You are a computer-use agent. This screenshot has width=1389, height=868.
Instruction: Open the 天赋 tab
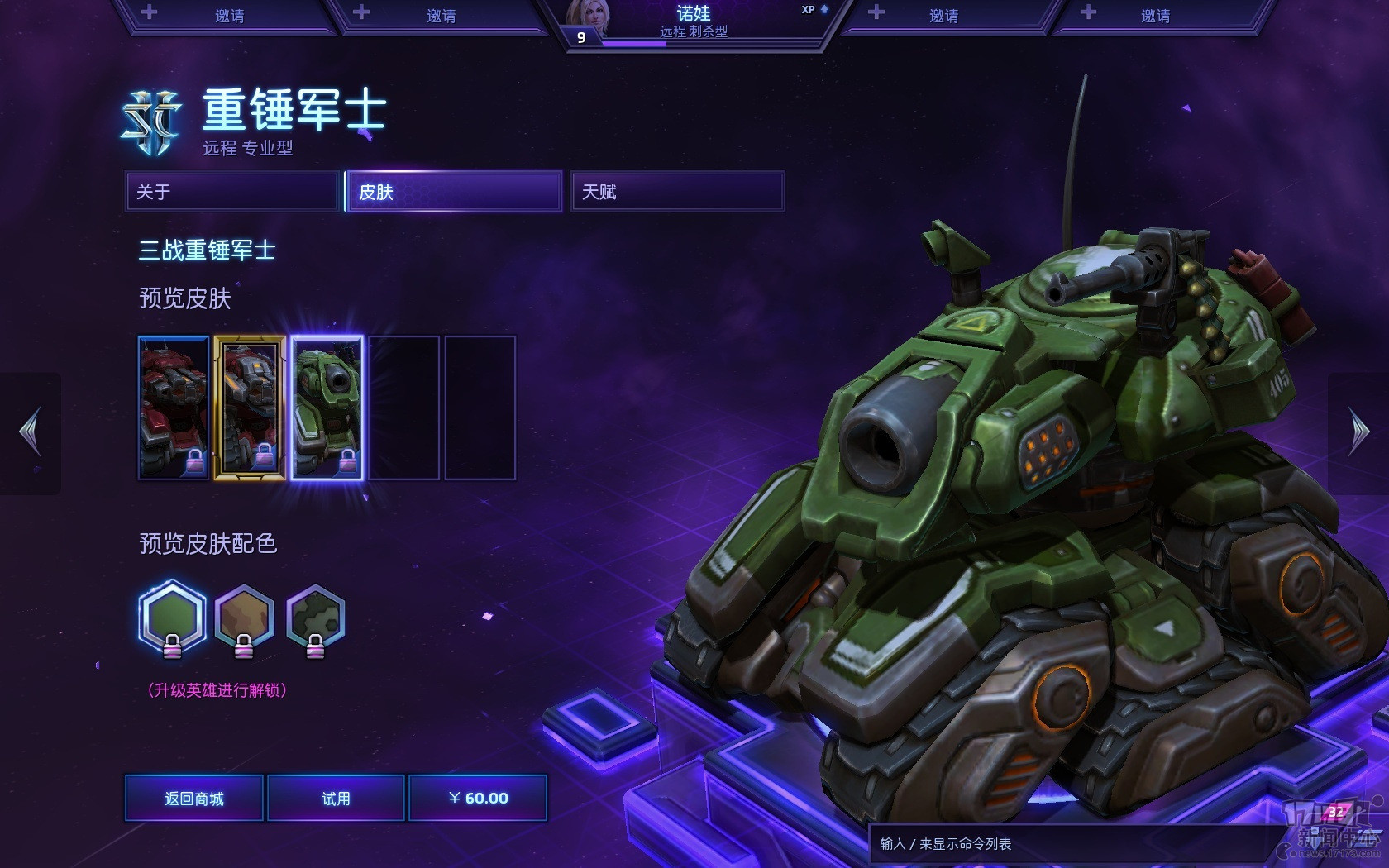[x=677, y=192]
